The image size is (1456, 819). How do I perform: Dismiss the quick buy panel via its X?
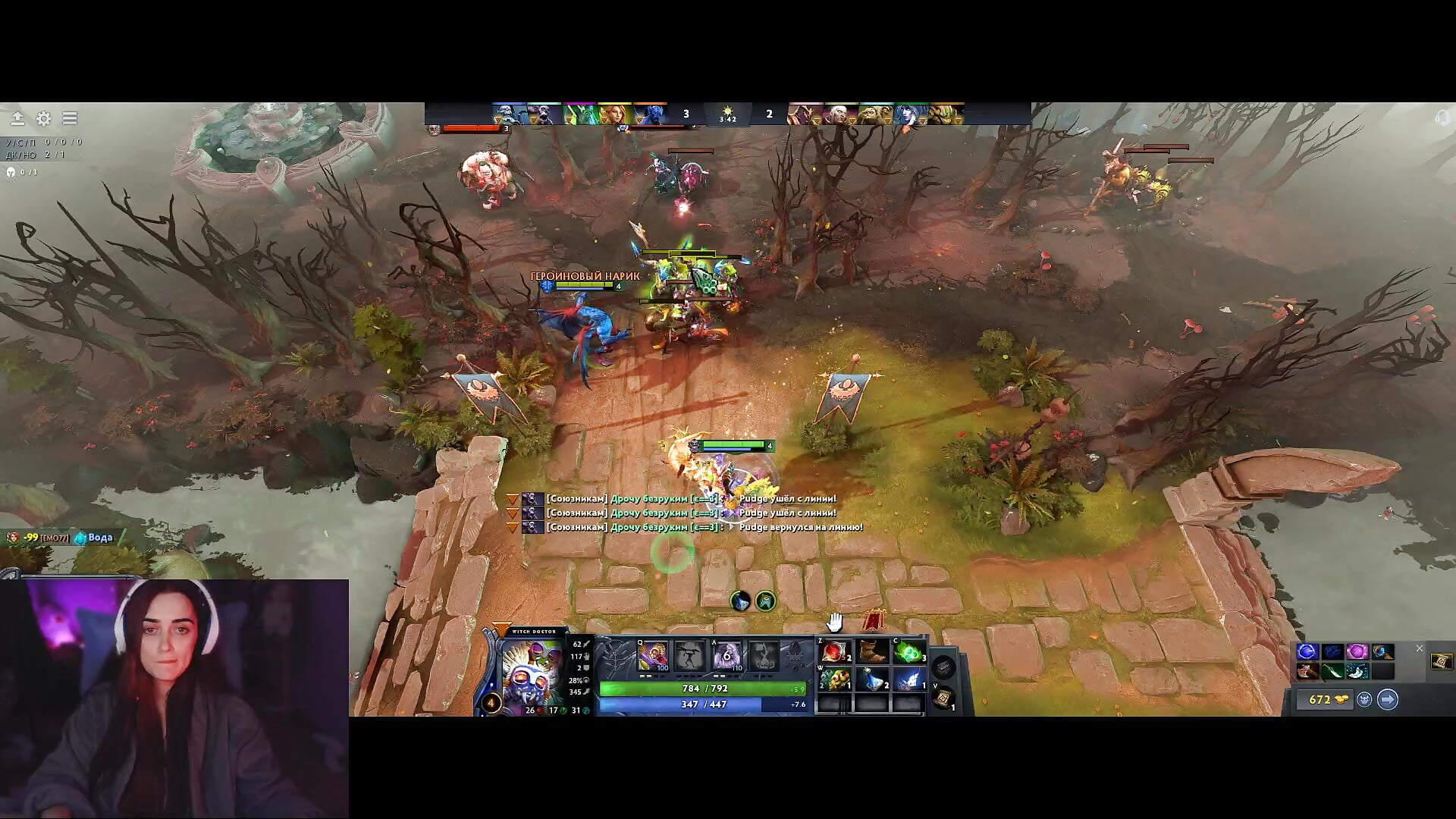point(1420,648)
